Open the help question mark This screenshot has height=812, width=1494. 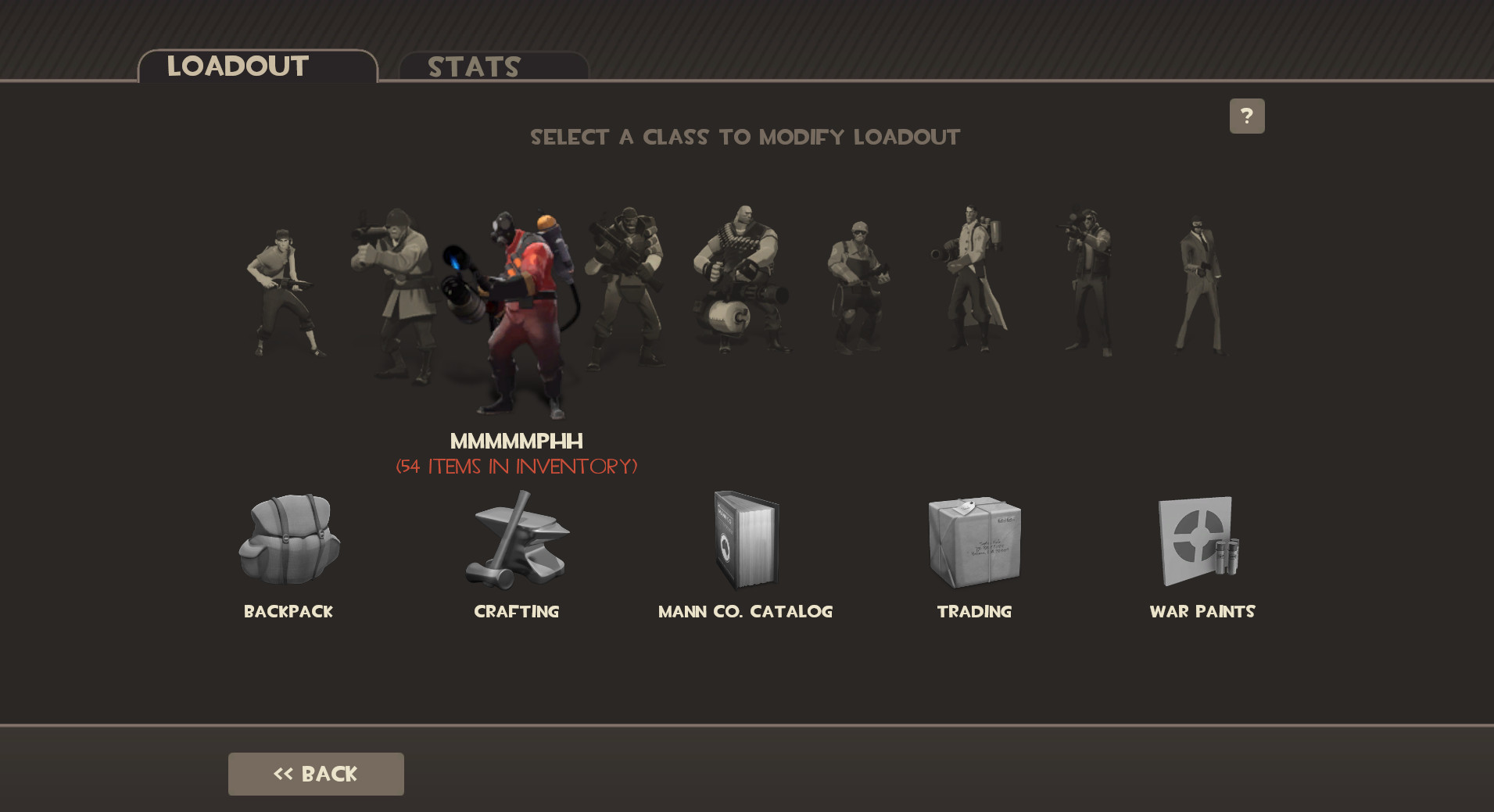(1246, 115)
